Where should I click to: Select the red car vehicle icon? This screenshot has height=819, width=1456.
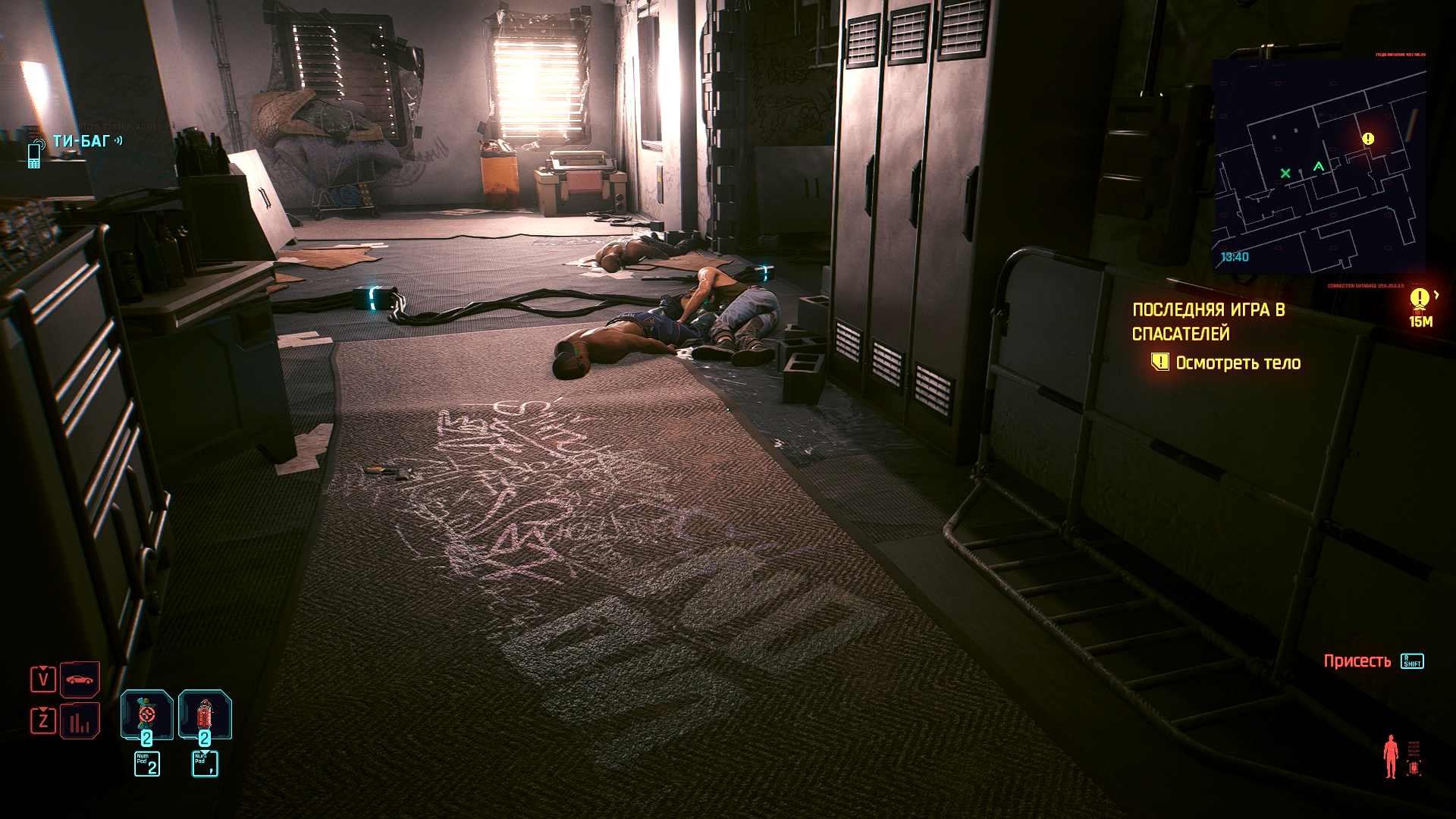tap(80, 679)
